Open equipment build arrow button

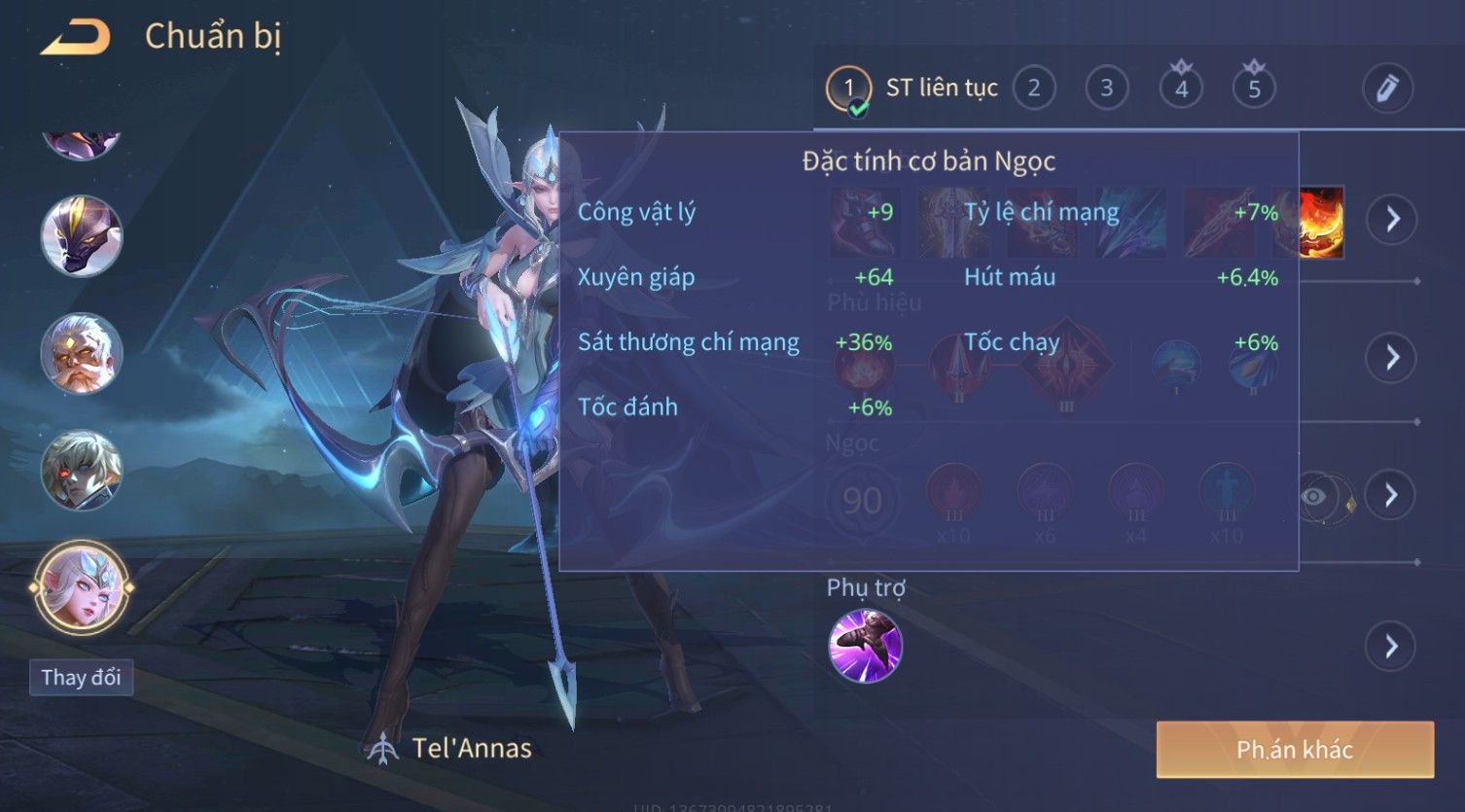pos(1392,220)
